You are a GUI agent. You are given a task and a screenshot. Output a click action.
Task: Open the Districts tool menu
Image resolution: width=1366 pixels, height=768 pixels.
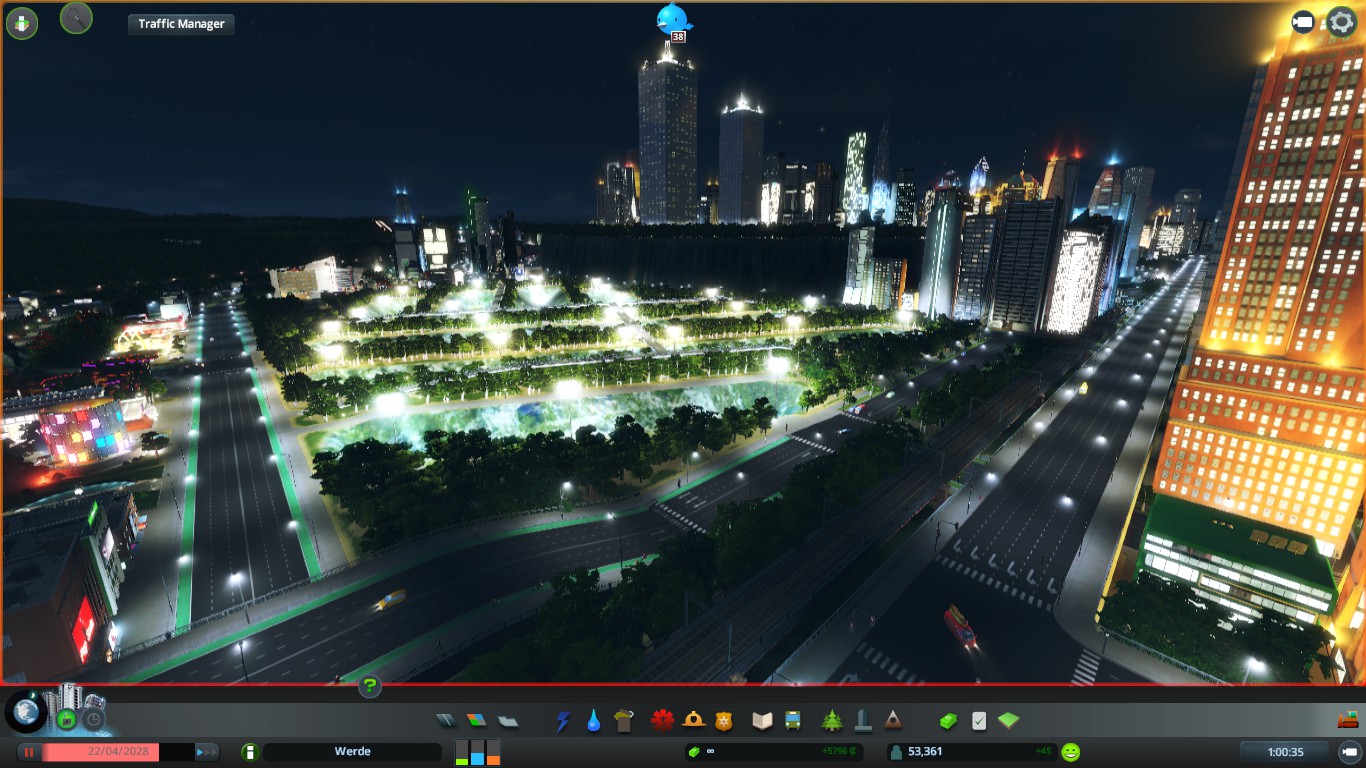[x=508, y=720]
